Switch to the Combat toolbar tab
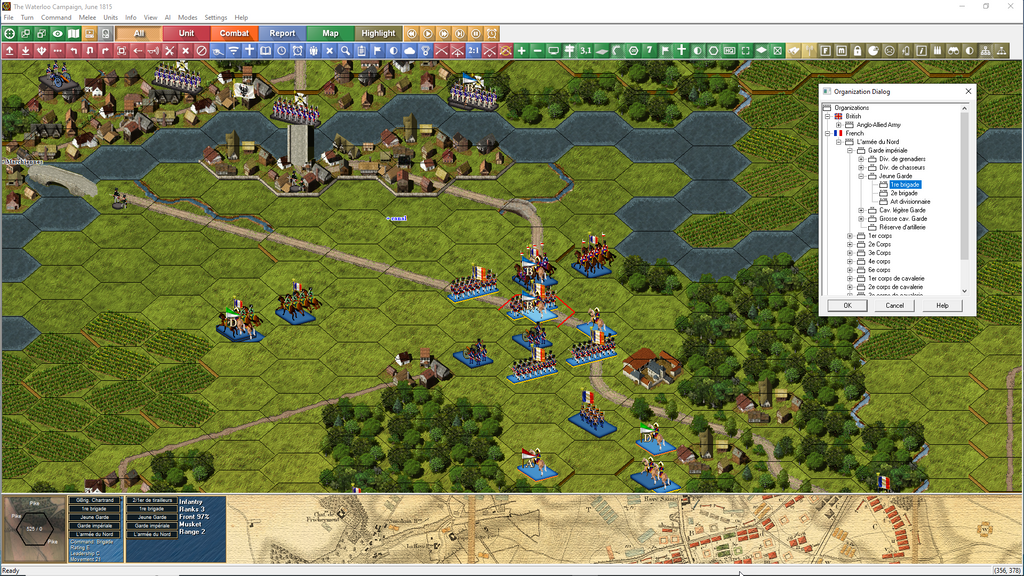The height and width of the screenshot is (576, 1024). click(x=234, y=33)
